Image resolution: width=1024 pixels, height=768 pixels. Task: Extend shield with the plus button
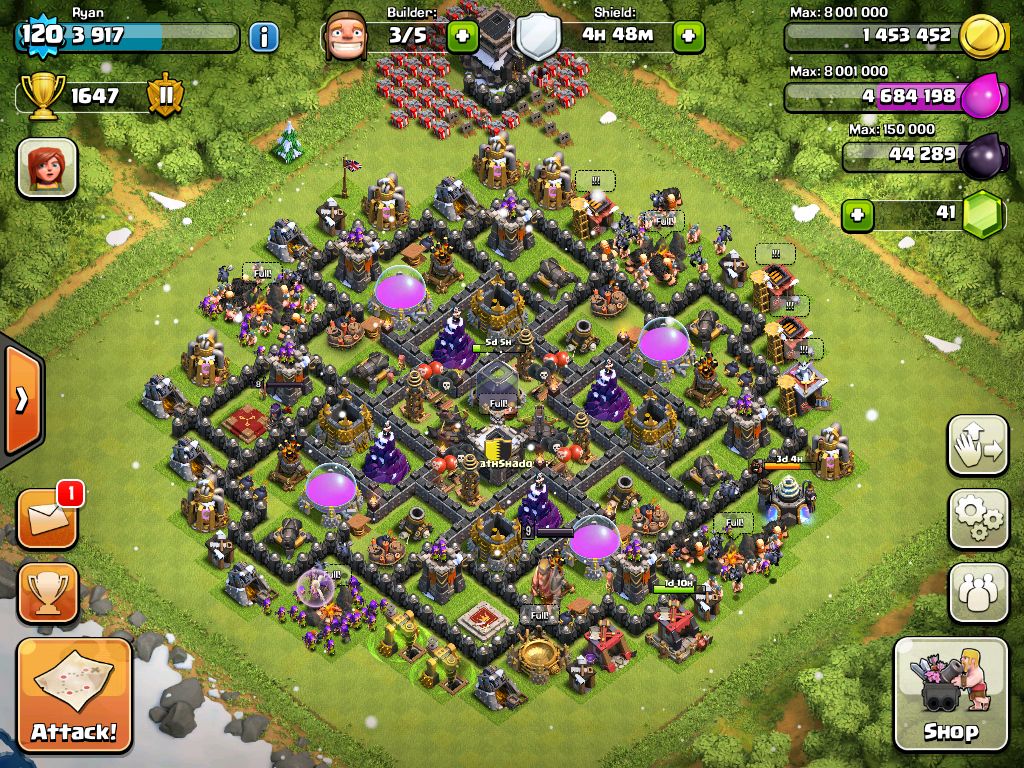point(689,38)
